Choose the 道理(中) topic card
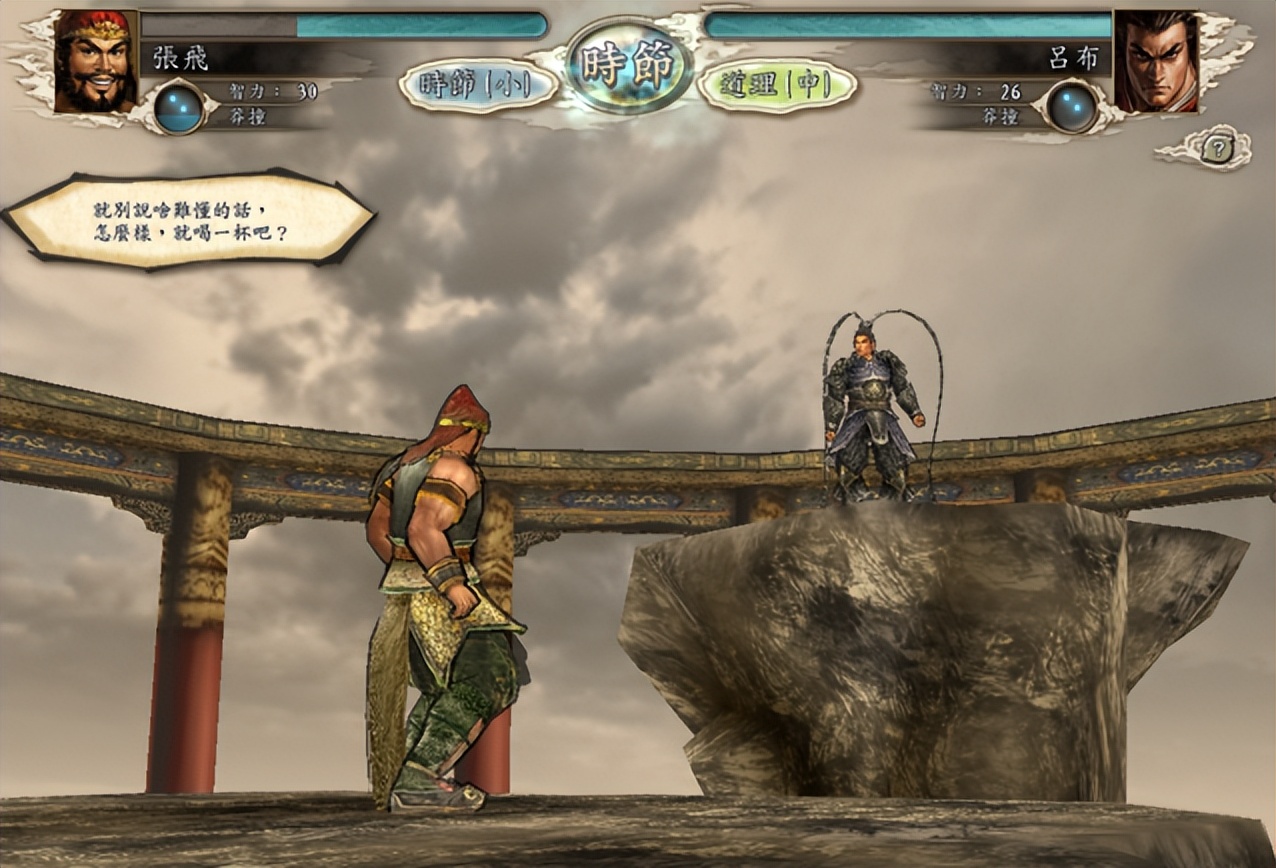 point(777,85)
